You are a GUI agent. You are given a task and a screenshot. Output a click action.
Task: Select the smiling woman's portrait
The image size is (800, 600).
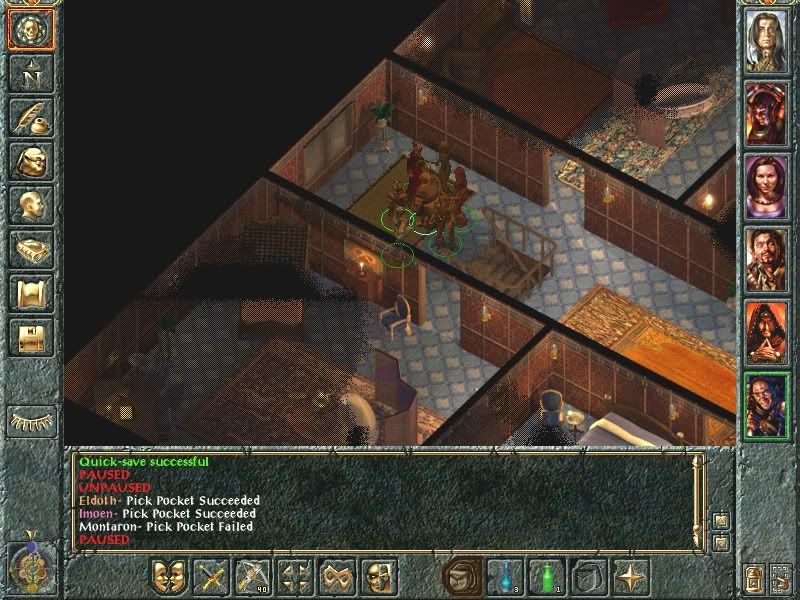coord(767,182)
